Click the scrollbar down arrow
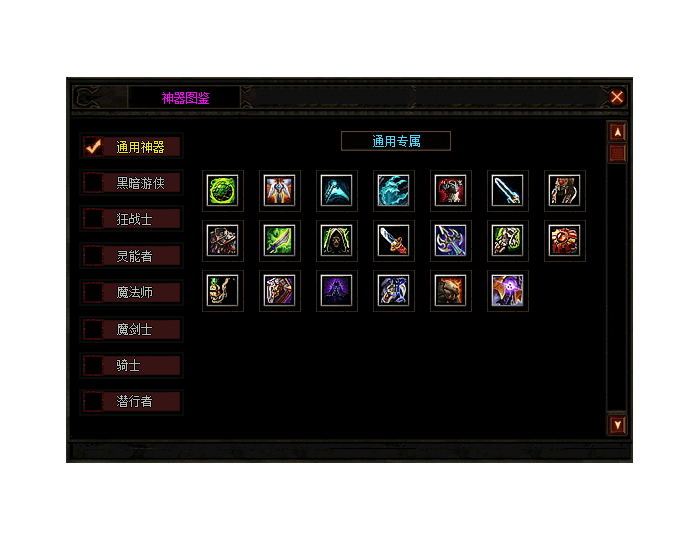 (618, 425)
